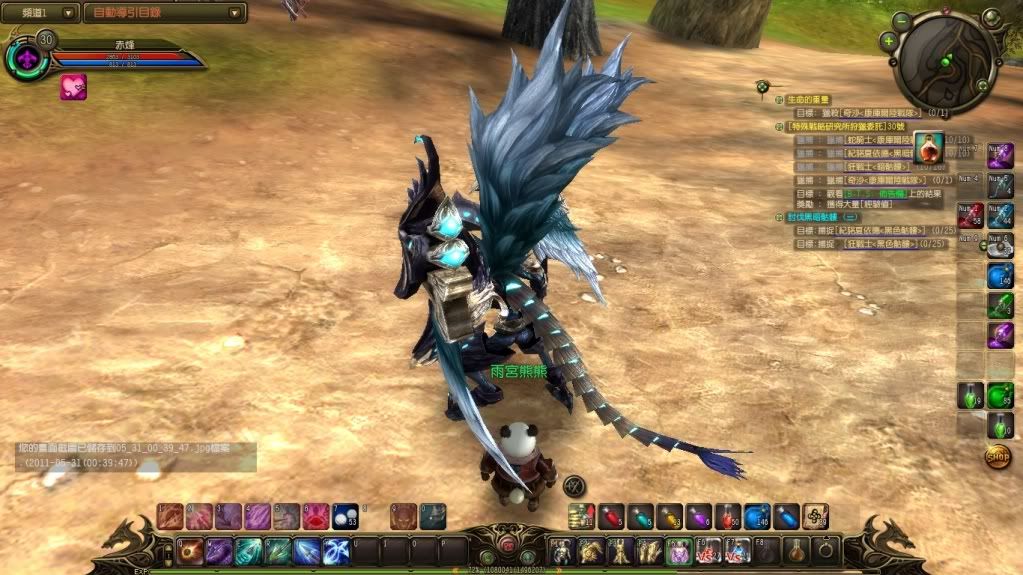This screenshot has width=1023, height=575.
Task: Open the SHOP button
Action: (997, 457)
